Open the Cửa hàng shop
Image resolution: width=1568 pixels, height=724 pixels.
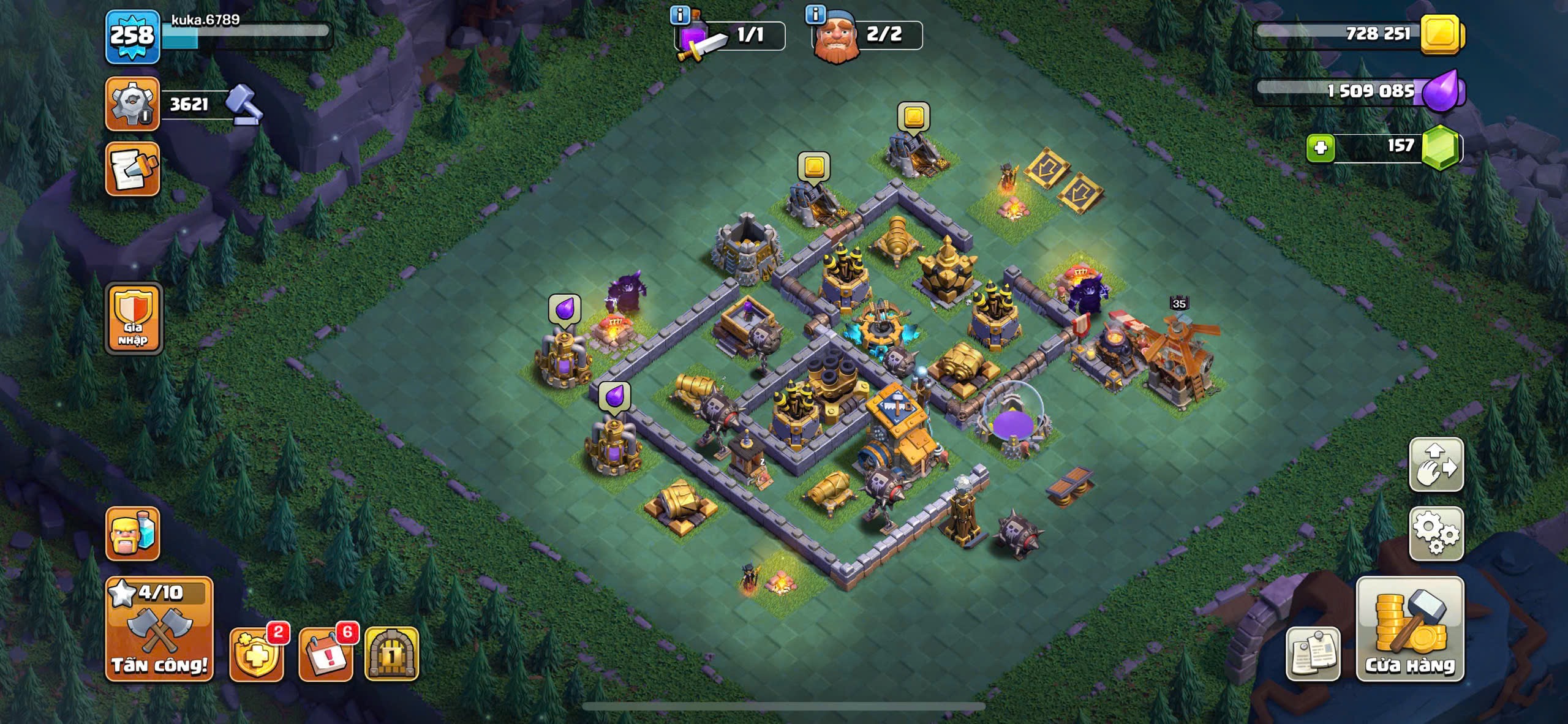1410,629
